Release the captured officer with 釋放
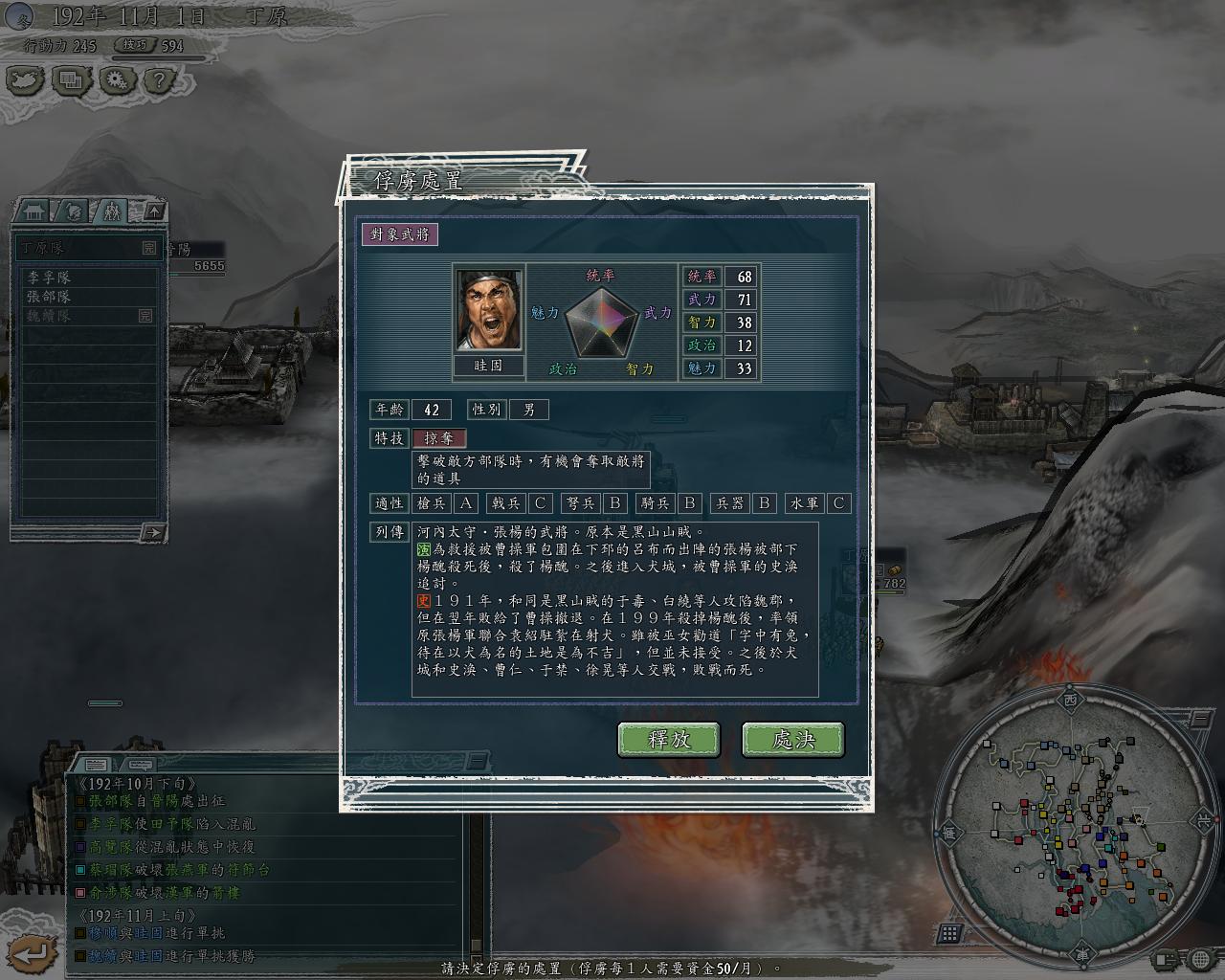This screenshot has width=1225, height=980. 669,739
